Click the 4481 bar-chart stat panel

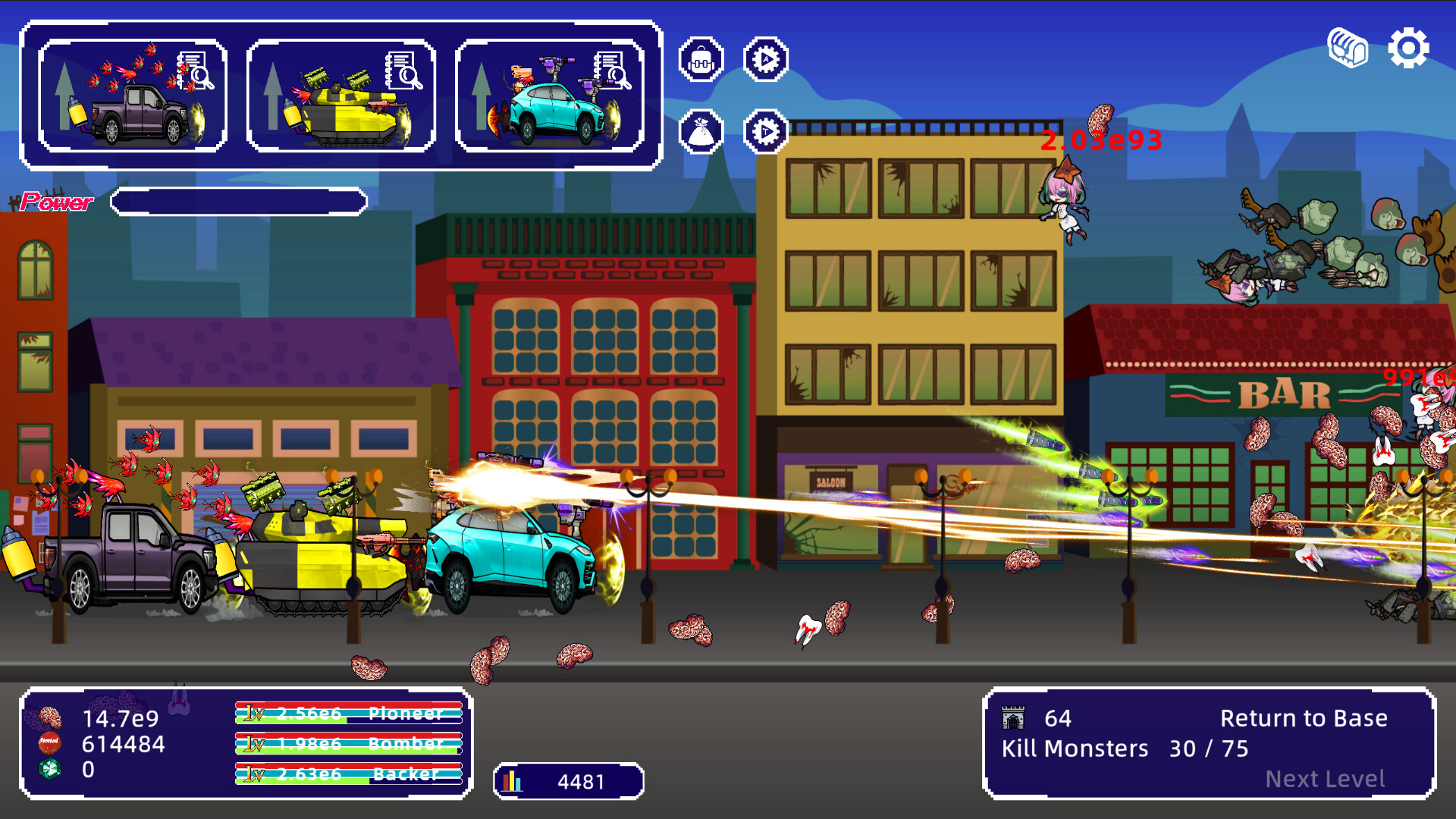click(x=569, y=780)
